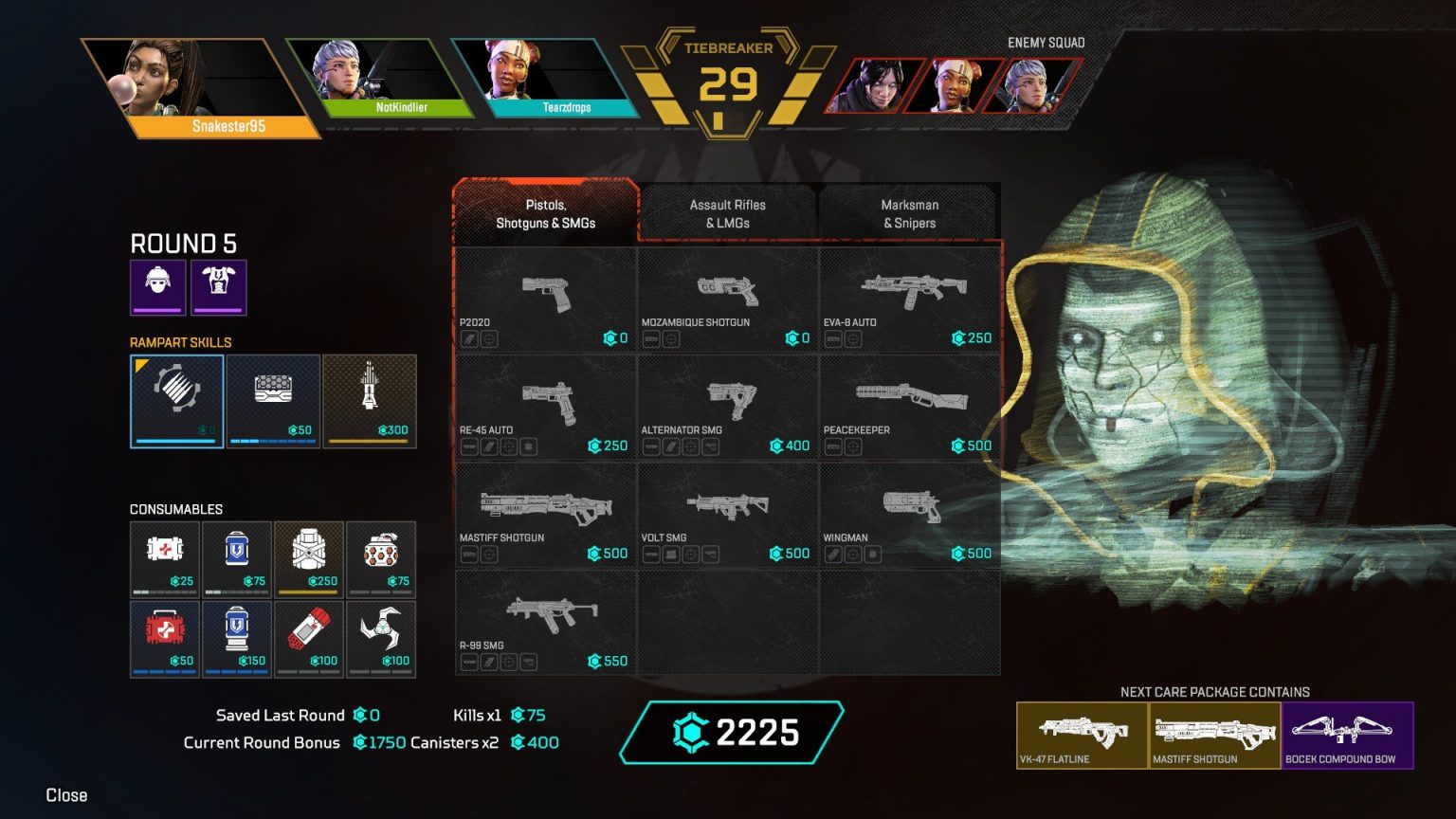Viewport: 1456px width, 819px height.
Task: Click the helmet icon under Round 5
Action: click(157, 286)
